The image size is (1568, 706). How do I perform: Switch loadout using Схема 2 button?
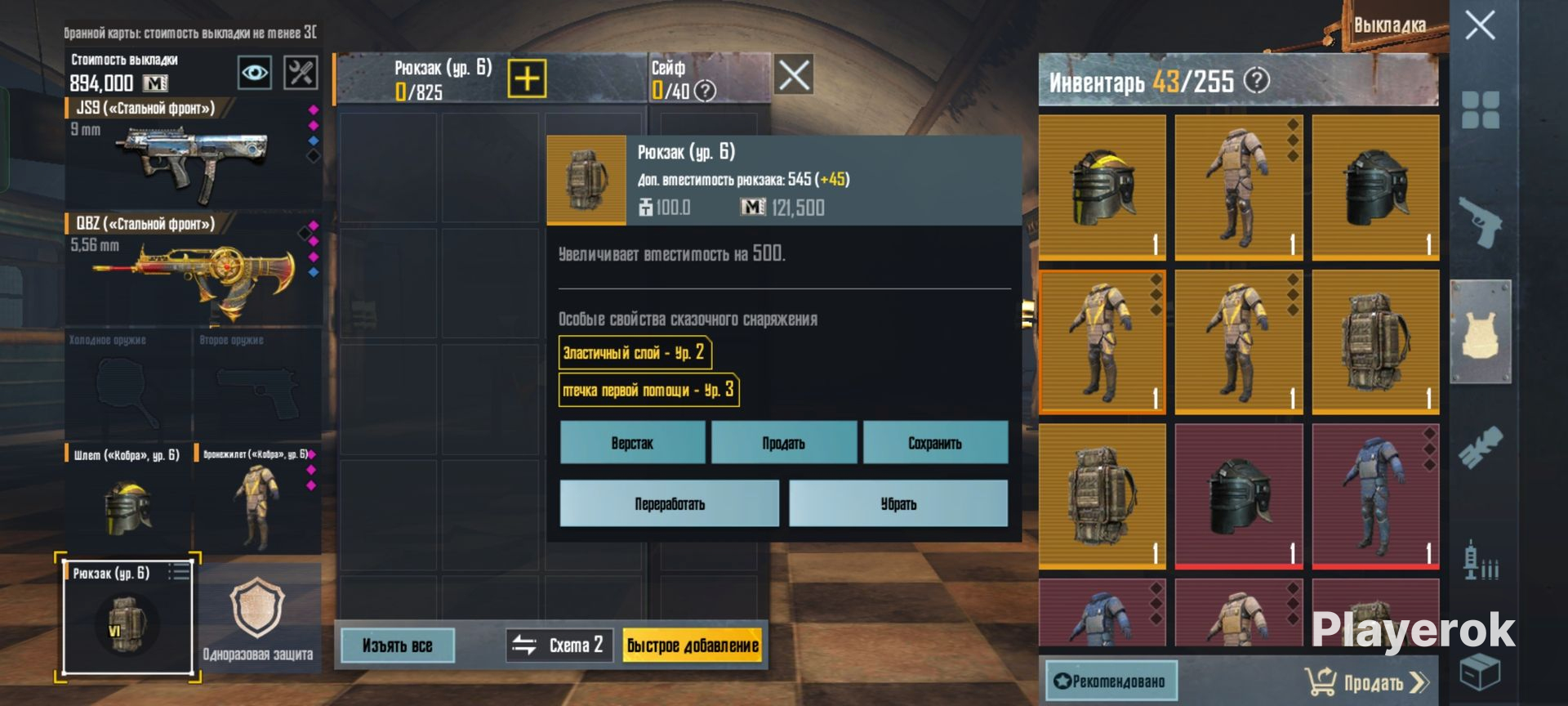click(x=559, y=646)
